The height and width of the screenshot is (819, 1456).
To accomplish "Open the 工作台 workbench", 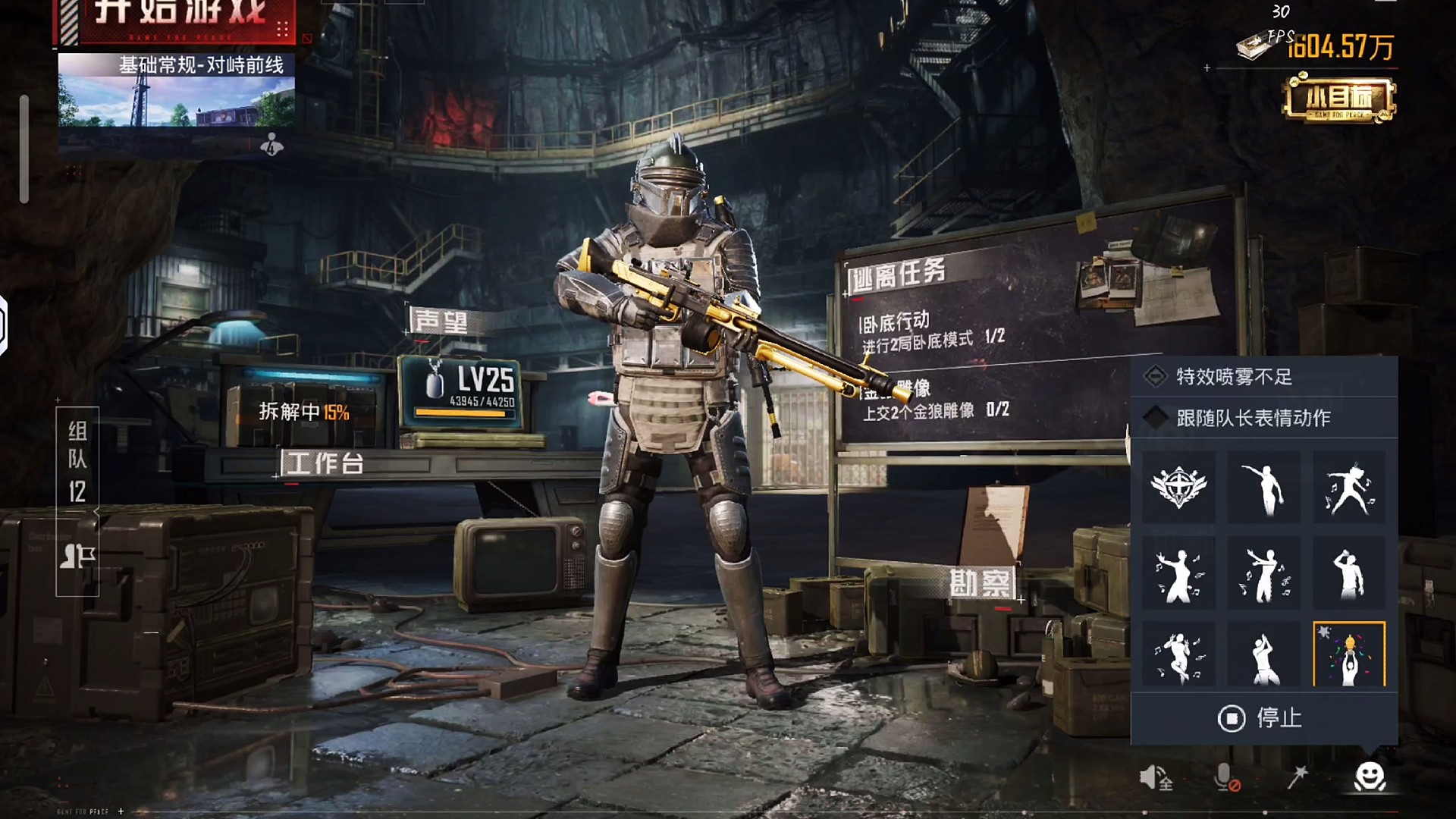I will [x=325, y=463].
